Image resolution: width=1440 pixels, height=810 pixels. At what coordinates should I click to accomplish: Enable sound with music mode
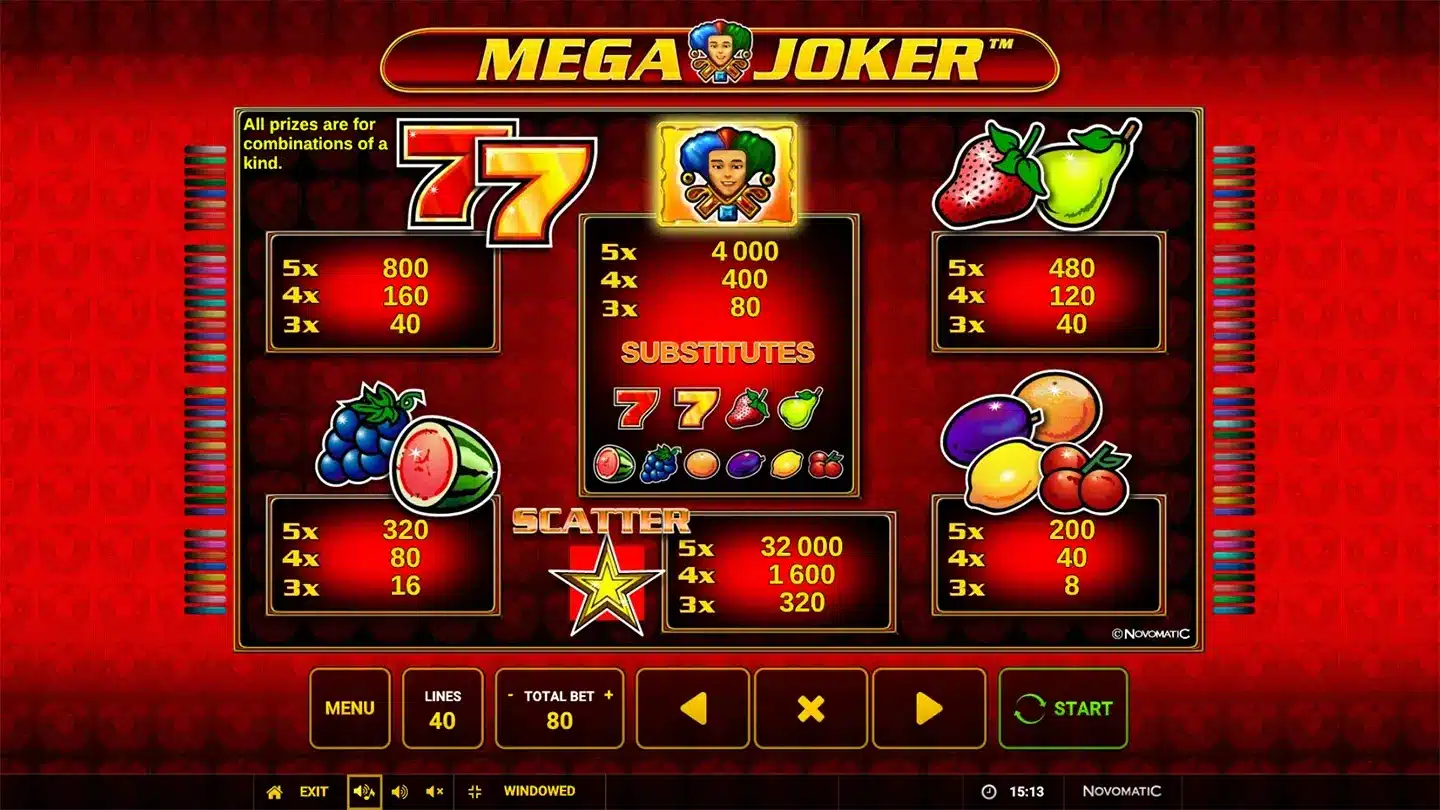[365, 791]
